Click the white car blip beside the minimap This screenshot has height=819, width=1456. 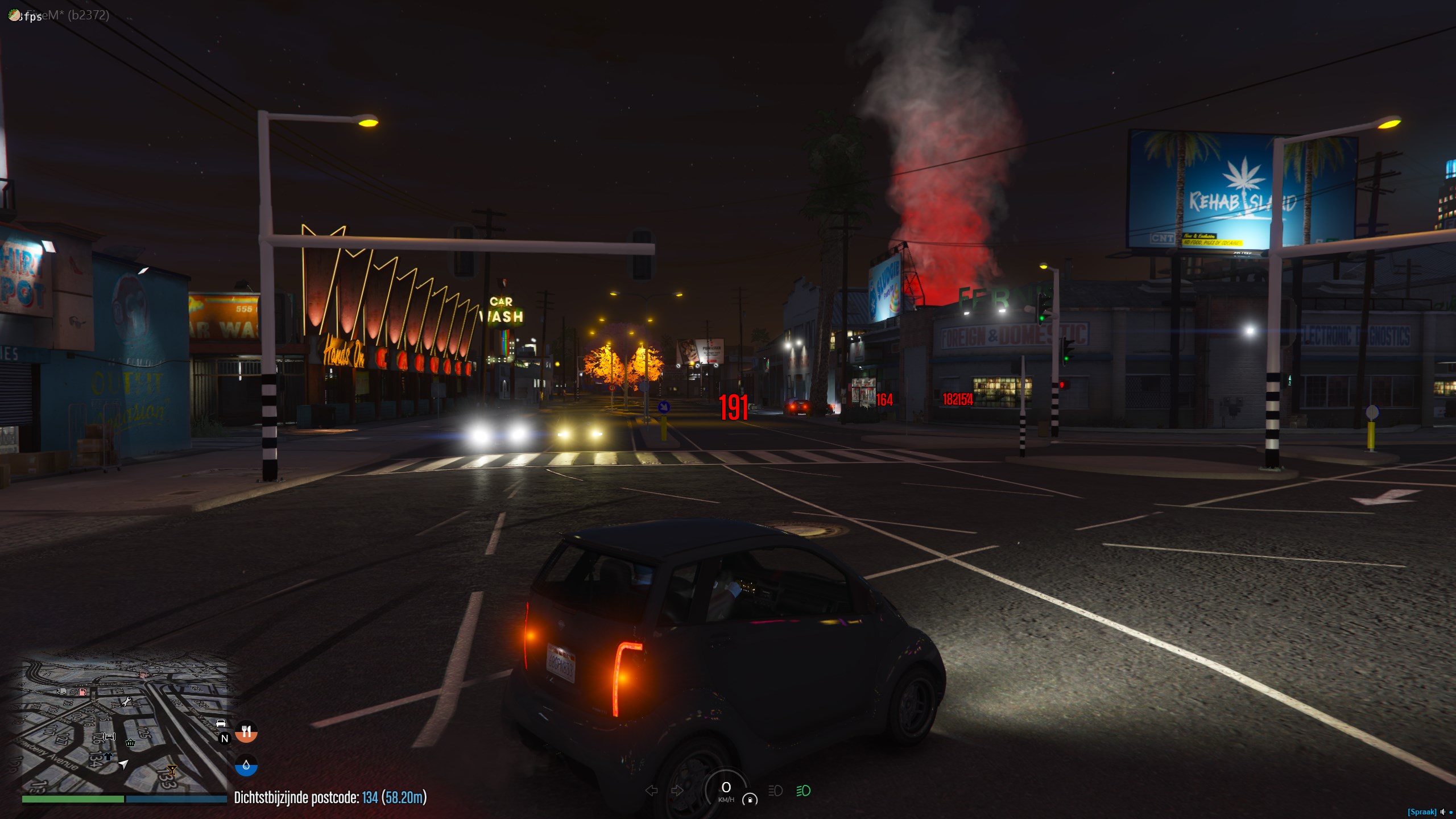(221, 723)
